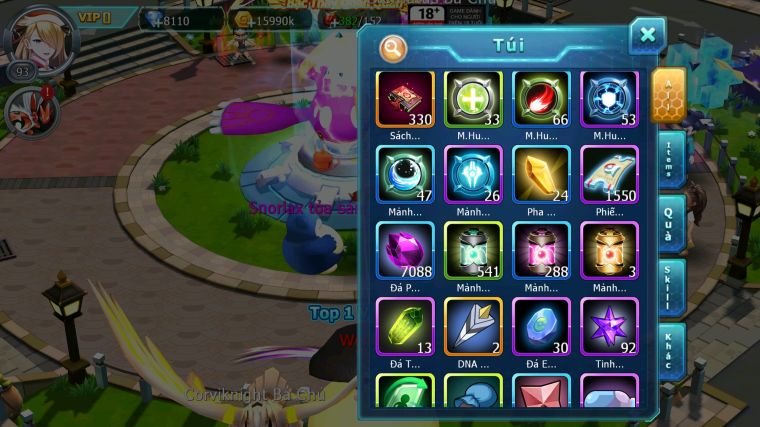Select the pink canister item with 288
Viewport: 760px width, 427px height.
pyautogui.click(x=541, y=250)
